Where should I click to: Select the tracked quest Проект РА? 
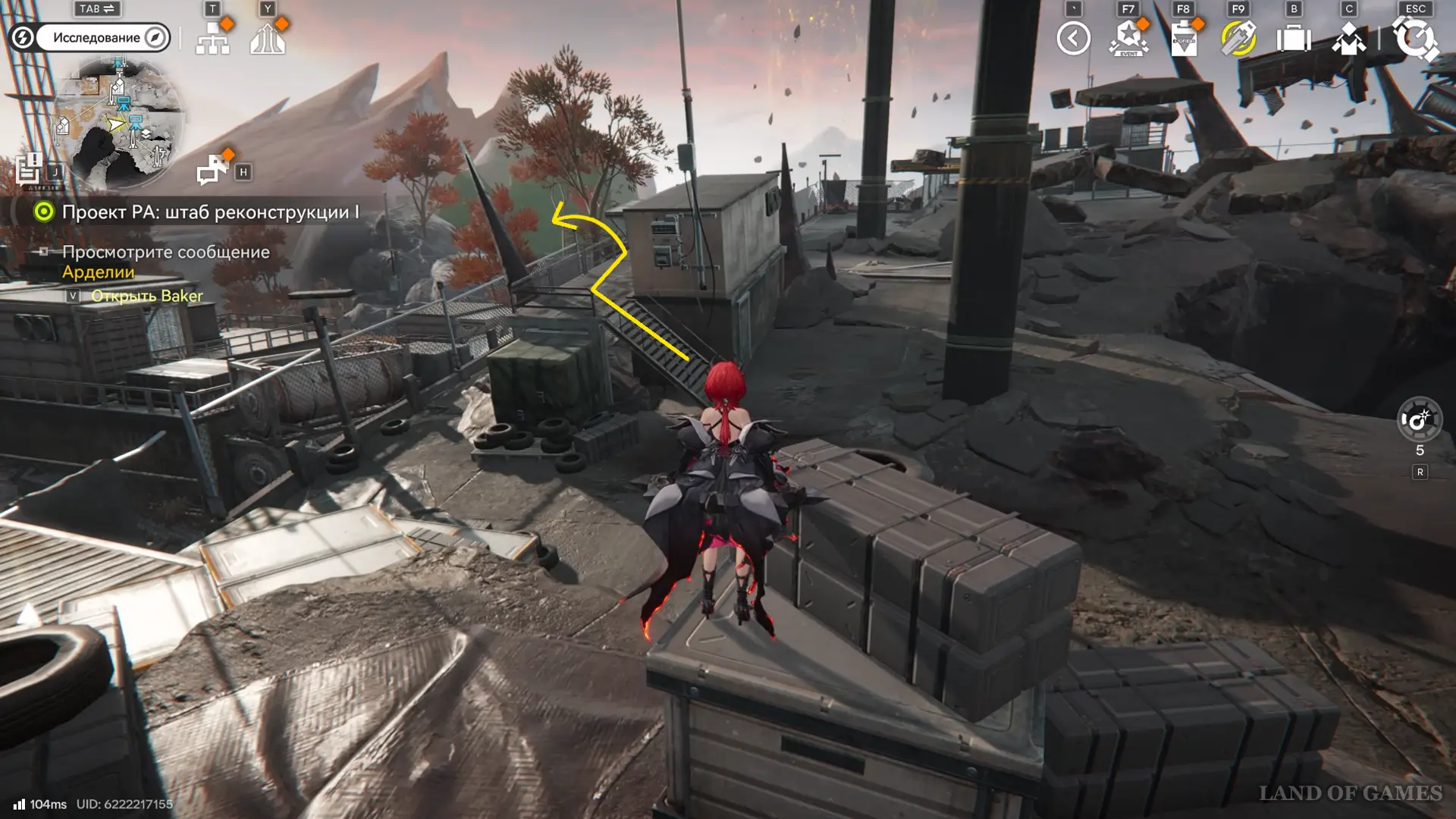(210, 212)
